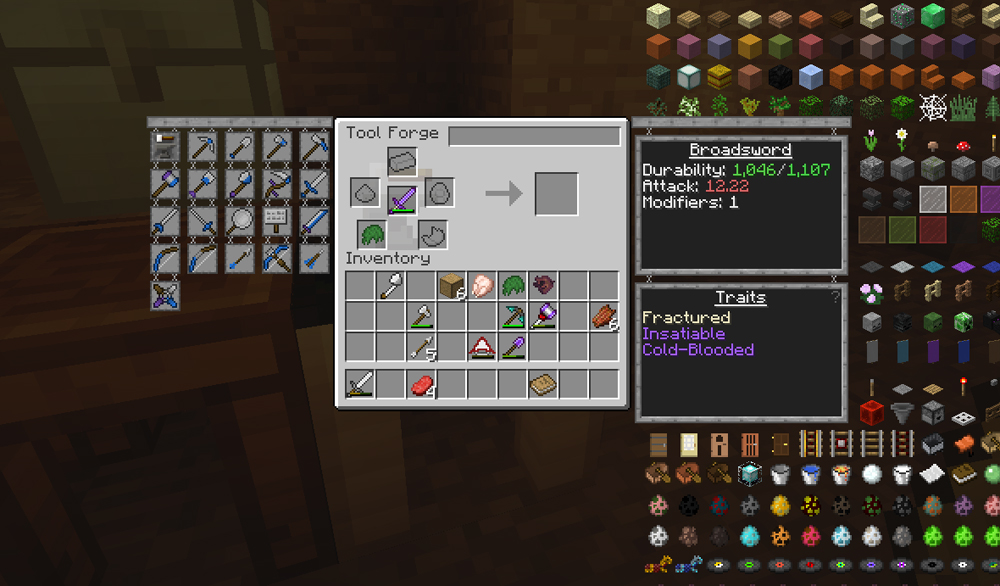This screenshot has width=1000, height=586.
Task: Click the question mark on the Traits panel
Action: coord(834,298)
